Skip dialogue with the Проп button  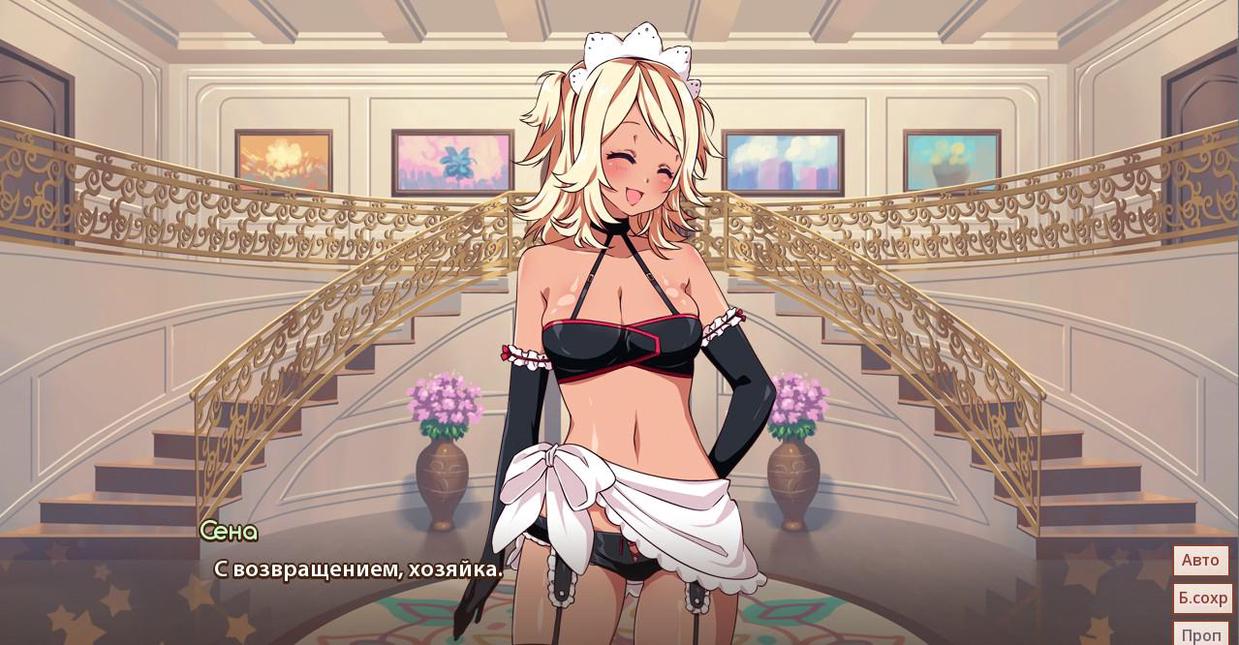pyautogui.click(x=1200, y=634)
